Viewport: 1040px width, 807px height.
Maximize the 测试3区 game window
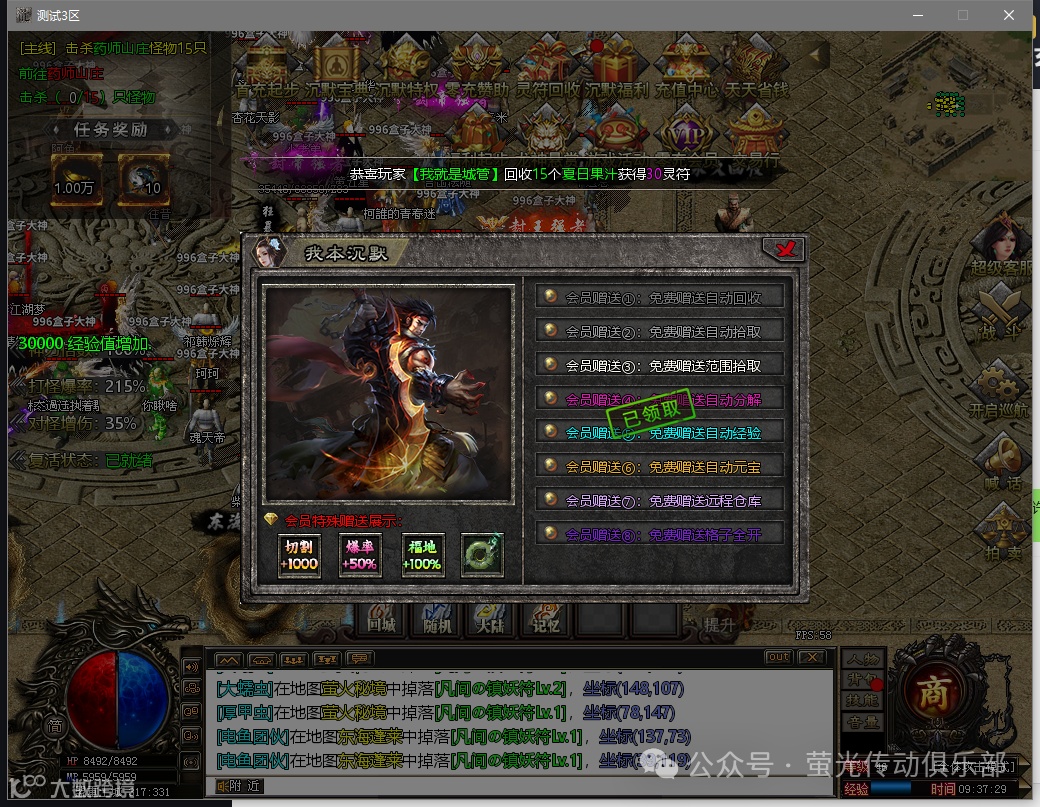(x=963, y=15)
